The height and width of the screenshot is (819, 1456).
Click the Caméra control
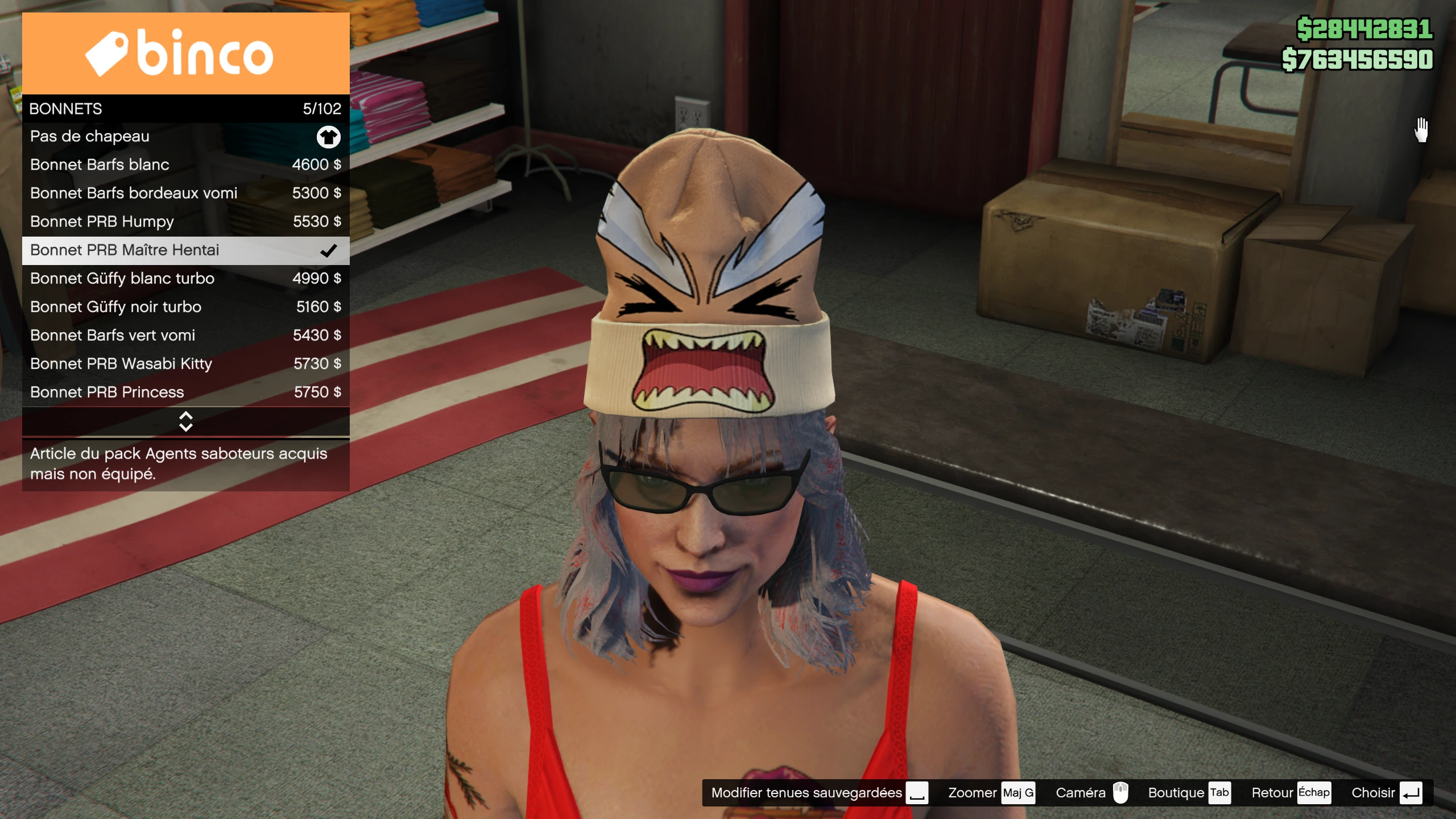point(1091,793)
